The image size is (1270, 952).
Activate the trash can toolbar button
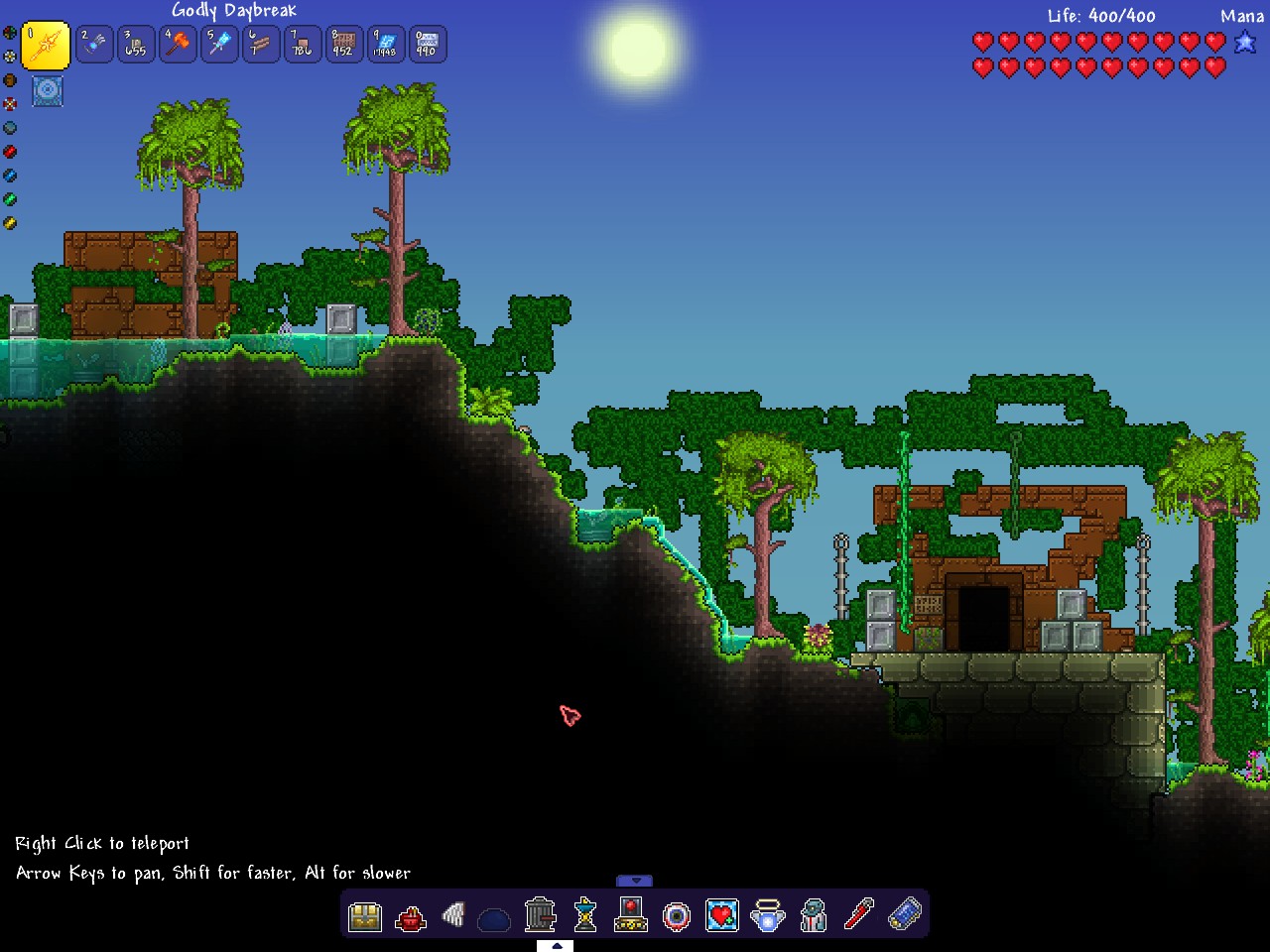click(x=540, y=914)
